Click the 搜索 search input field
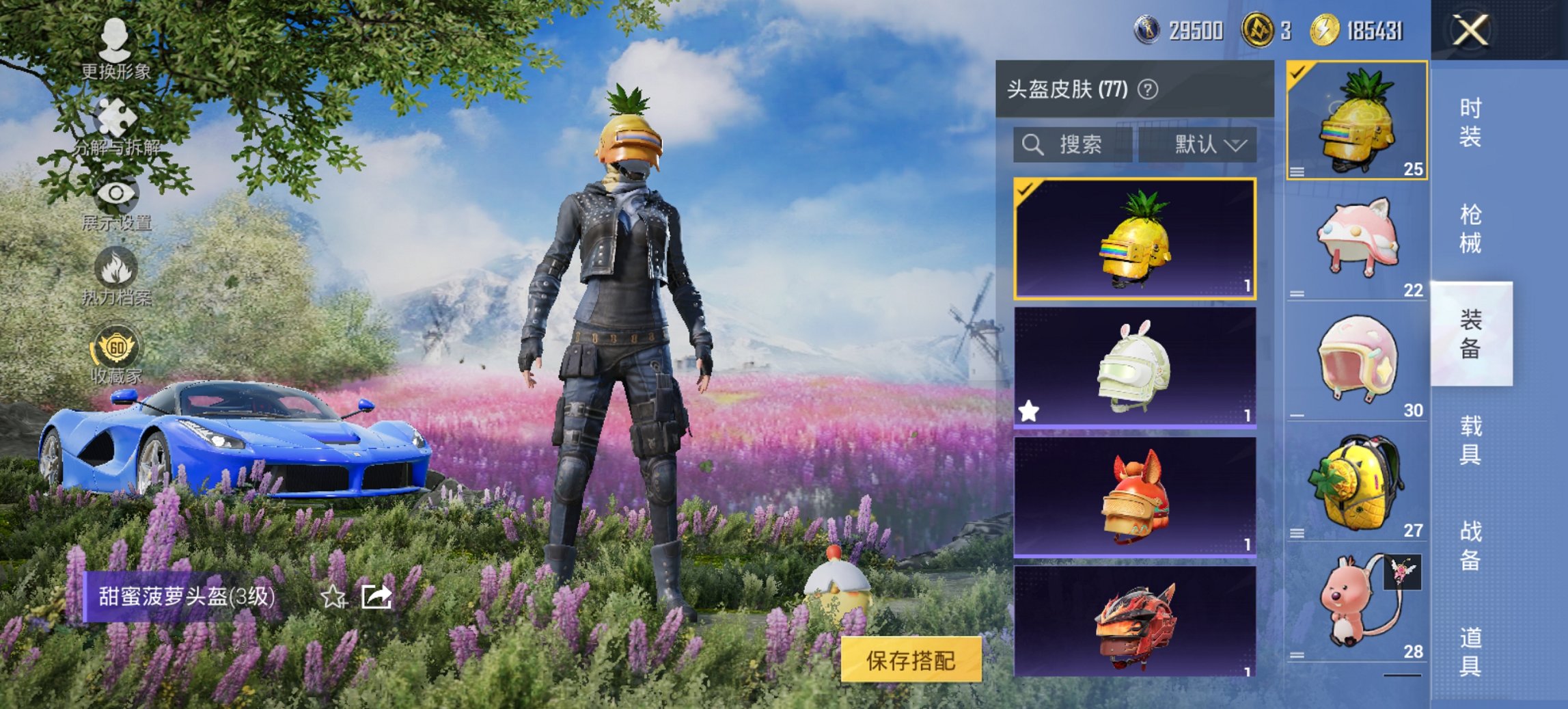This screenshot has height=709, width=1568. point(1079,145)
